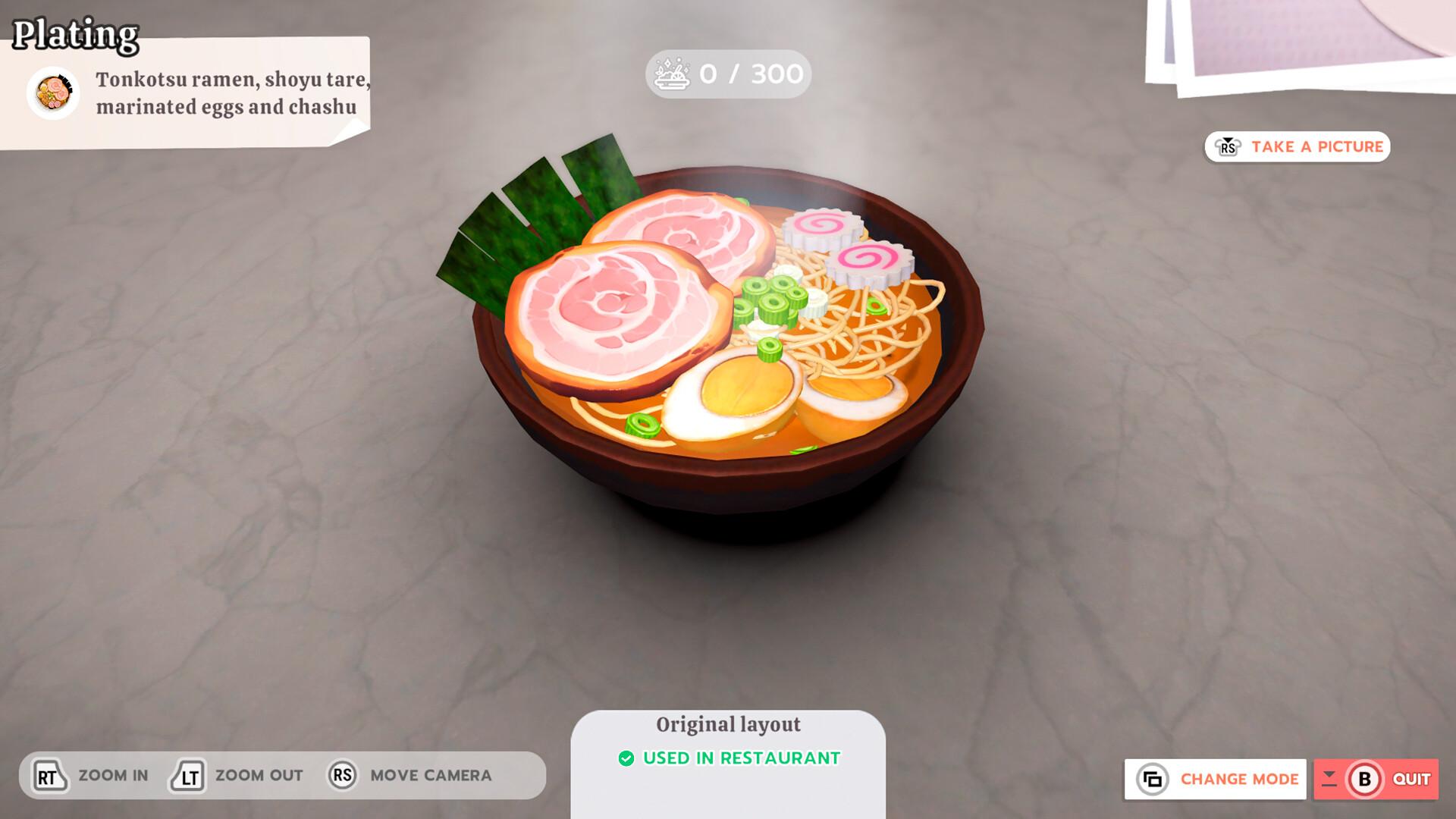Click the RS Move Camera stick icon
Image resolution: width=1456 pixels, height=819 pixels.
point(343,775)
